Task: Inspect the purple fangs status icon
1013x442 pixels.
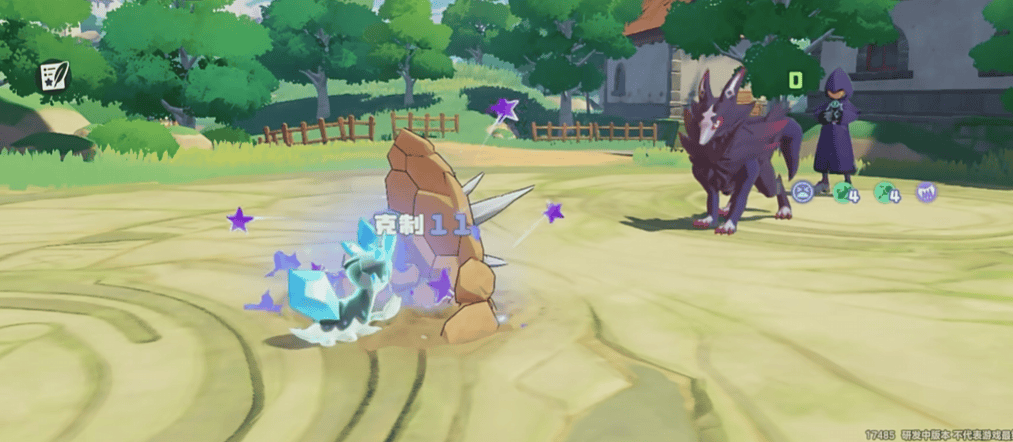Action: 926,191
